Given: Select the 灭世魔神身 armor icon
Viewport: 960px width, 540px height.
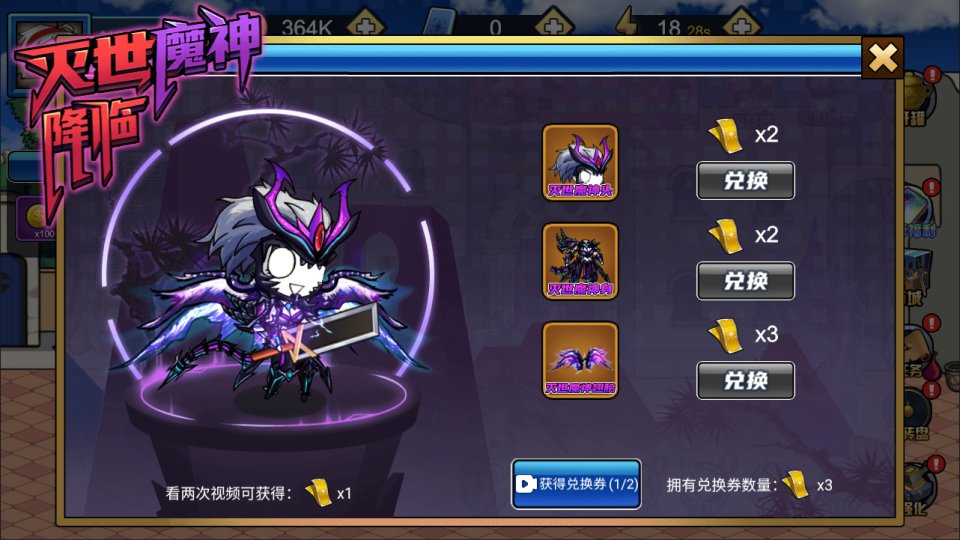Looking at the screenshot, I should click(580, 261).
